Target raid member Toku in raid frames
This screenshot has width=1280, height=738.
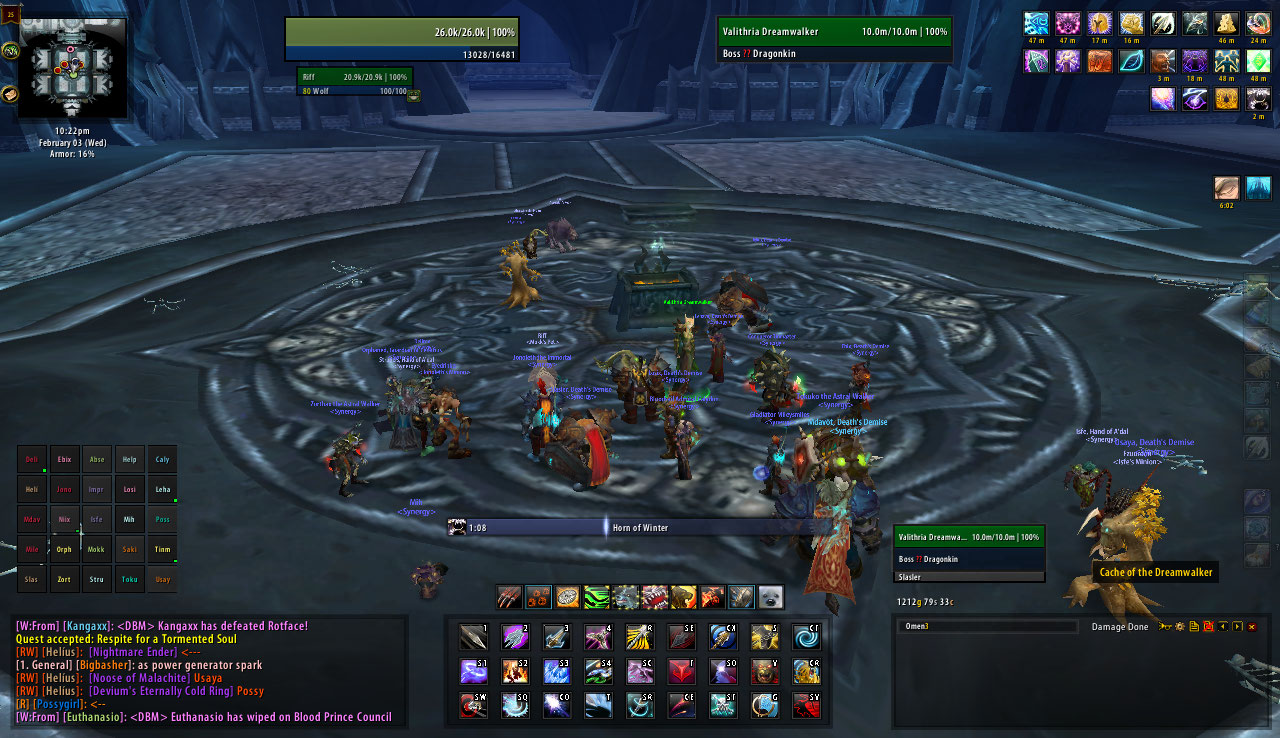(129, 579)
